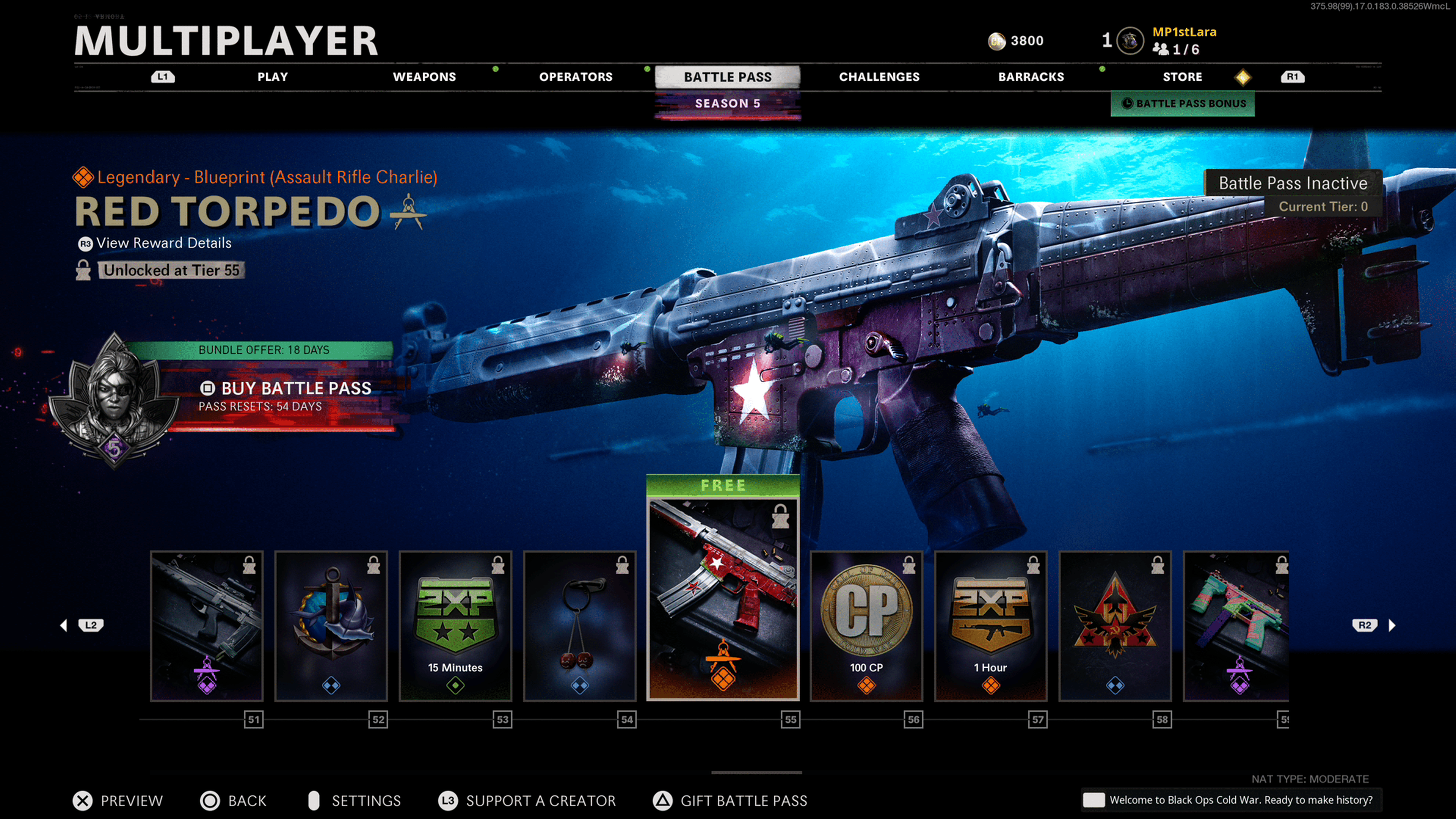The height and width of the screenshot is (819, 1456).
Task: Open the Challenges tab
Action: click(879, 77)
